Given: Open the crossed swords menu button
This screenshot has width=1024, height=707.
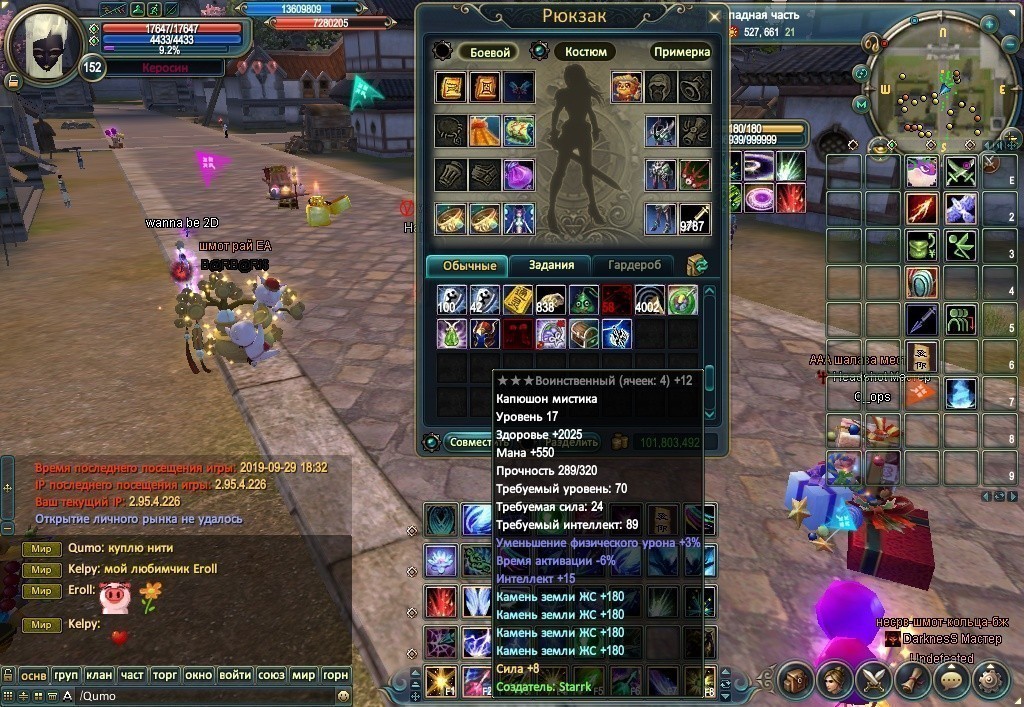Looking at the screenshot, I should pyautogui.click(x=873, y=680).
